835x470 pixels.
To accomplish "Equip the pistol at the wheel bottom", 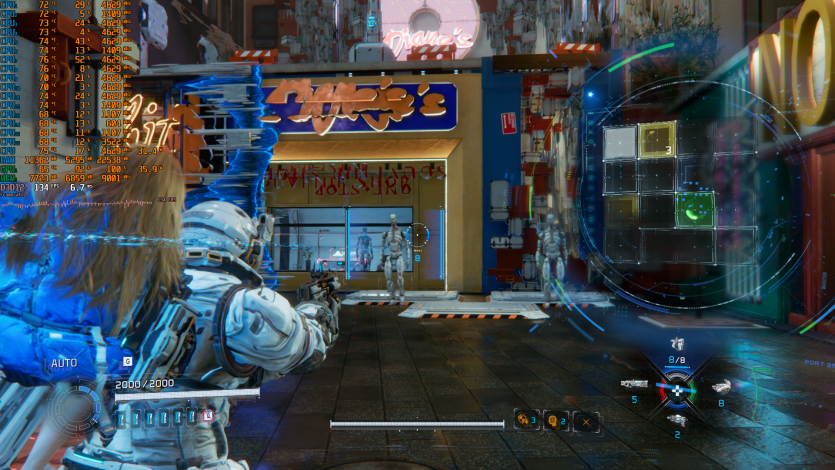I will 677,420.
